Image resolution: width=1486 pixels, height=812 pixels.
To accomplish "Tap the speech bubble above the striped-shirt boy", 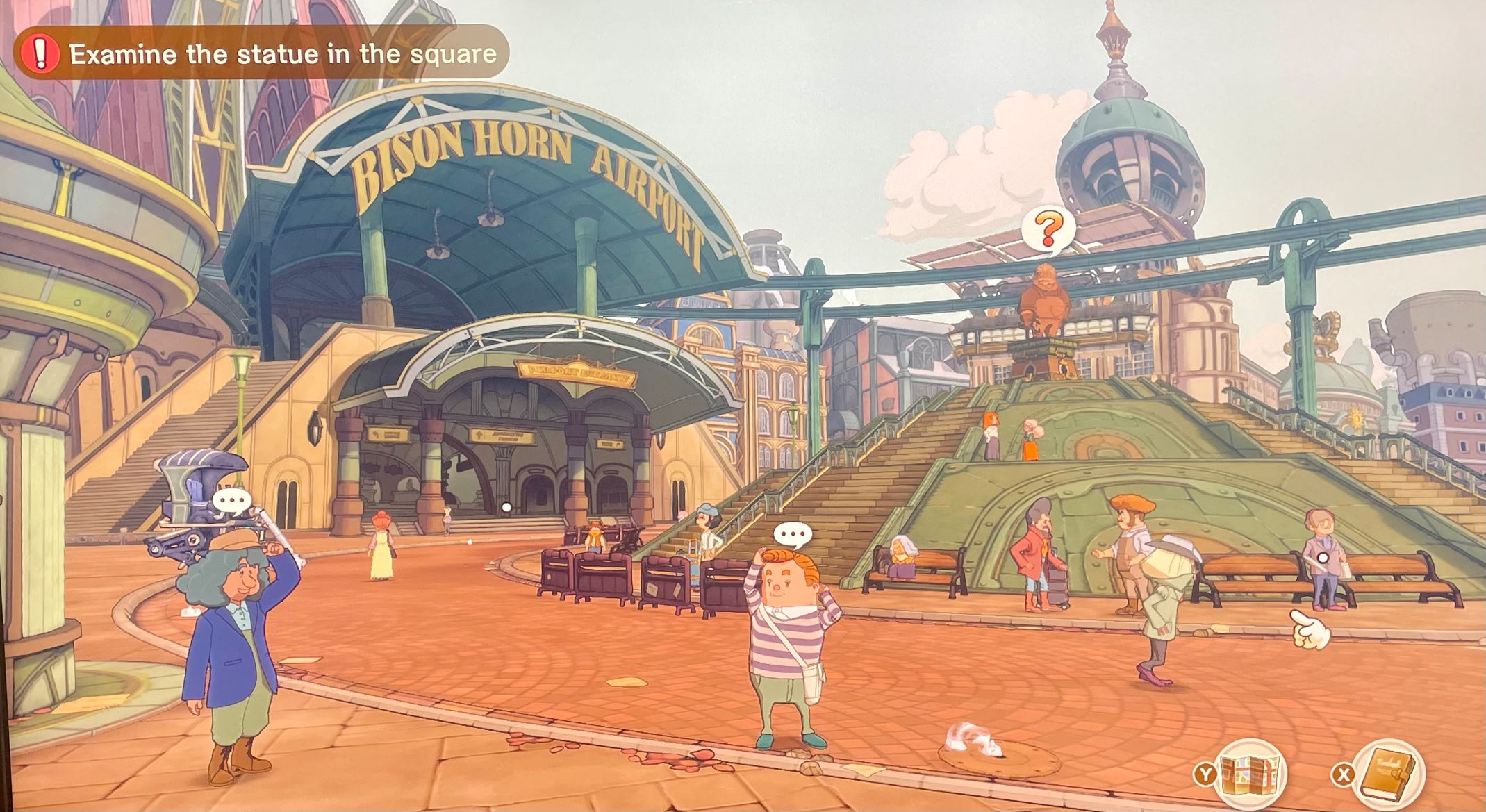I will point(793,534).
